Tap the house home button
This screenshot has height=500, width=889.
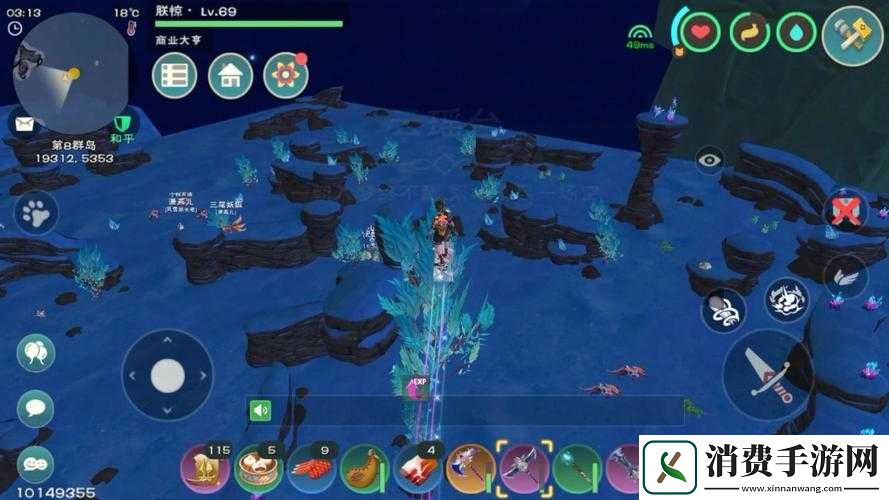pos(230,75)
